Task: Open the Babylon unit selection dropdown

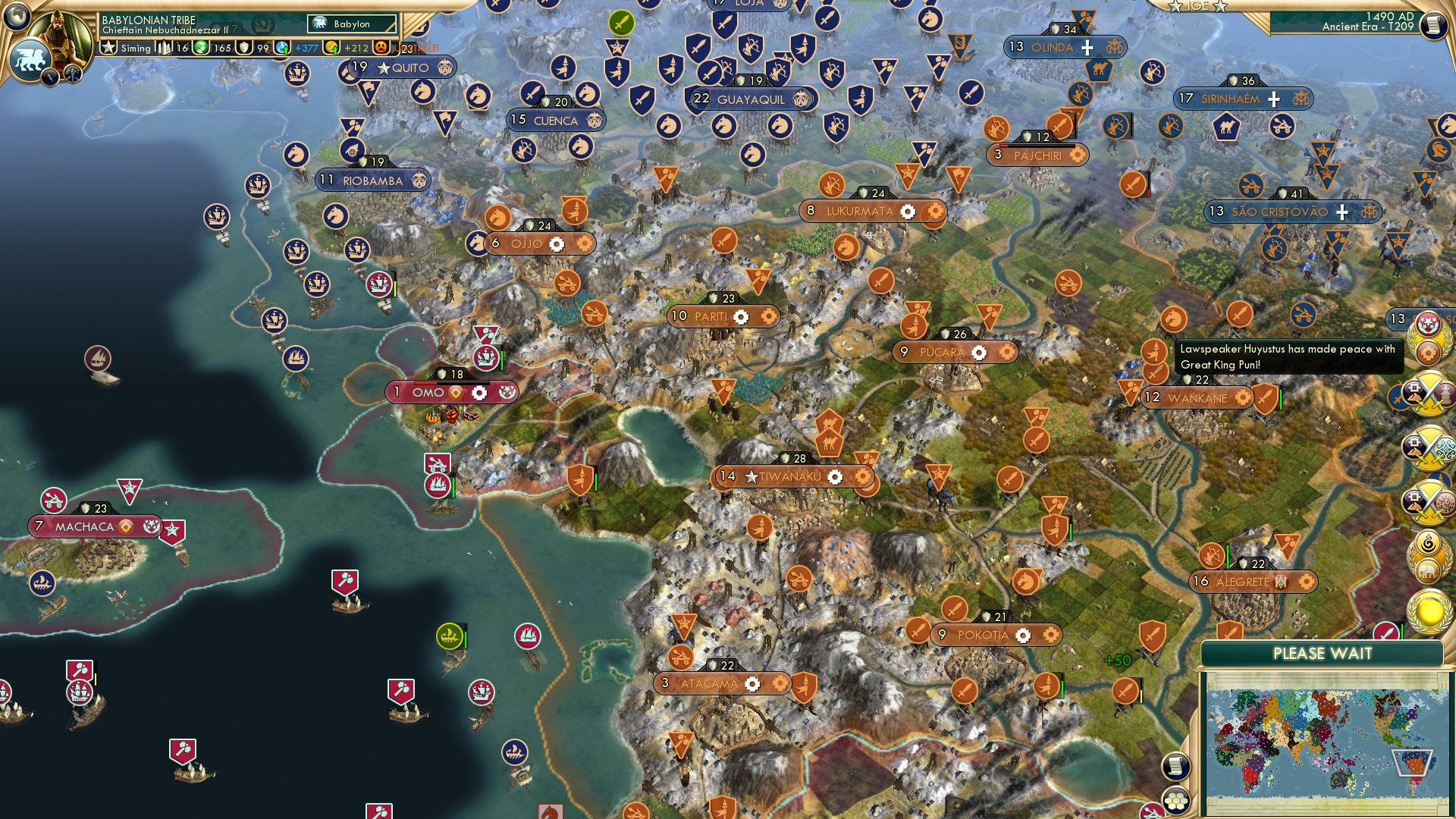Action: [351, 24]
